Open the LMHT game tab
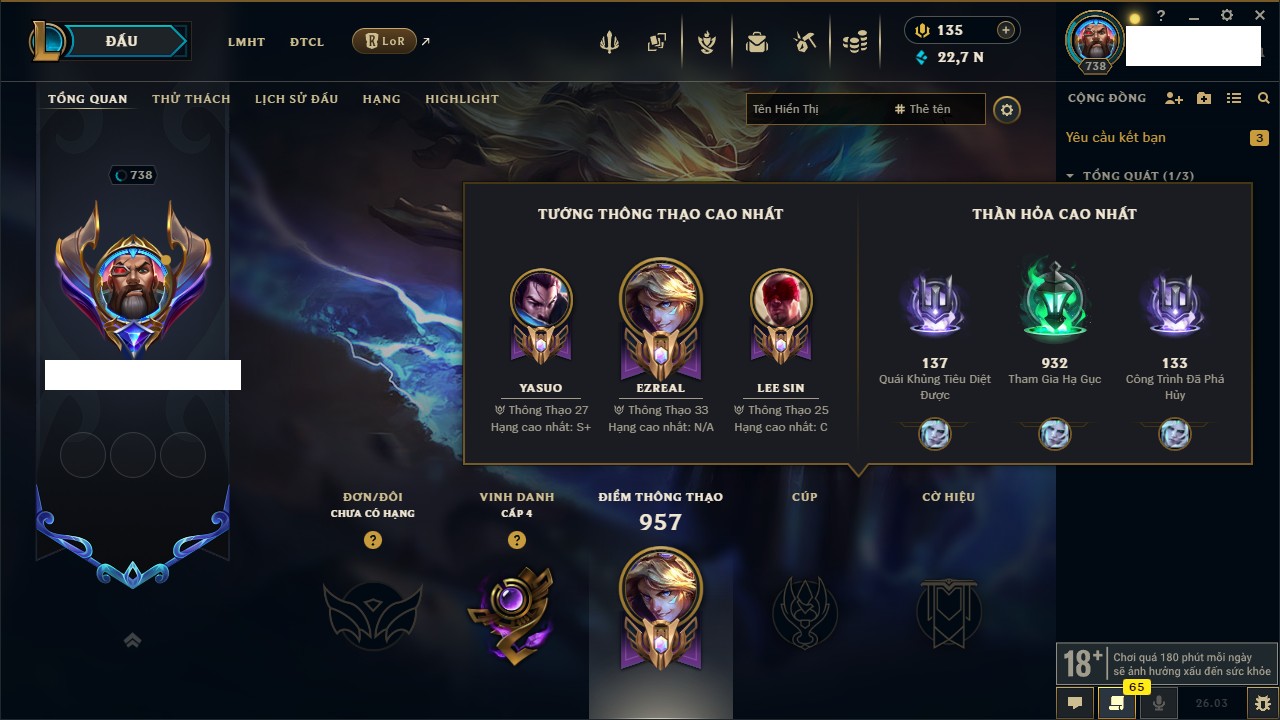Image resolution: width=1280 pixels, height=720 pixels. point(246,42)
